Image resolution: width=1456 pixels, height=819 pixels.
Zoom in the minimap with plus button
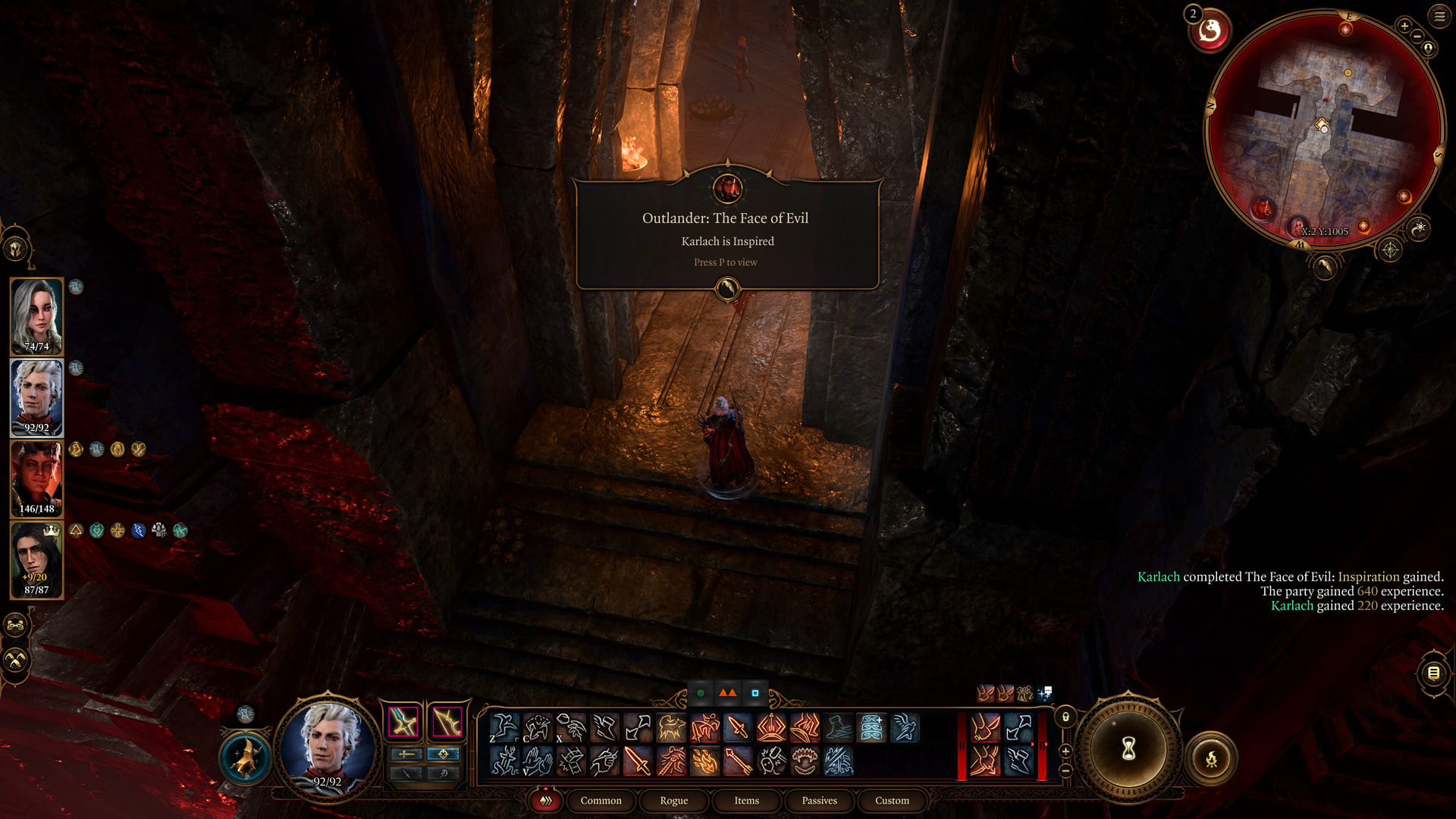coord(1404,27)
